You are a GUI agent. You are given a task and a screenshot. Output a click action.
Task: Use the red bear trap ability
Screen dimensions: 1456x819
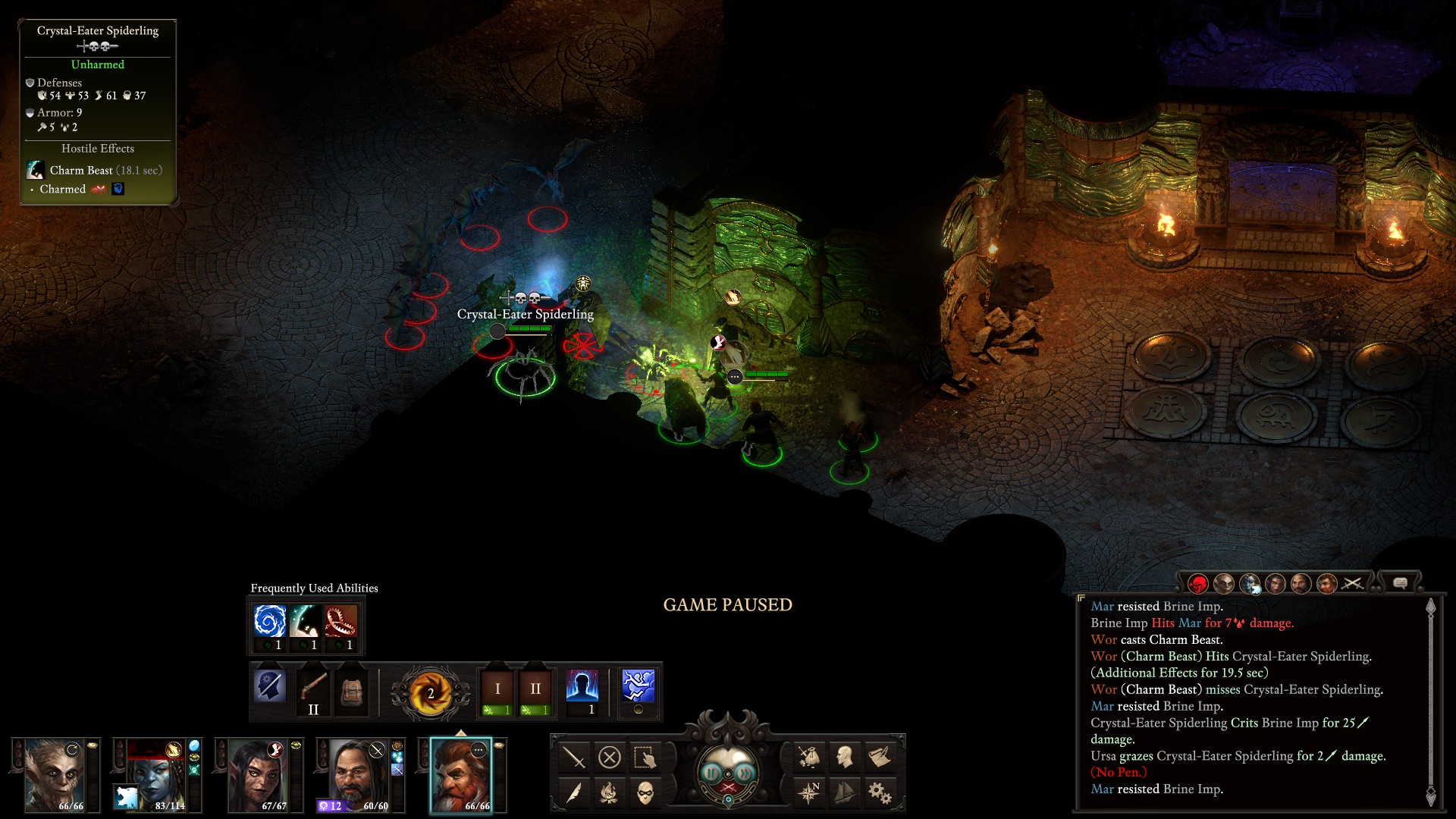point(341,621)
